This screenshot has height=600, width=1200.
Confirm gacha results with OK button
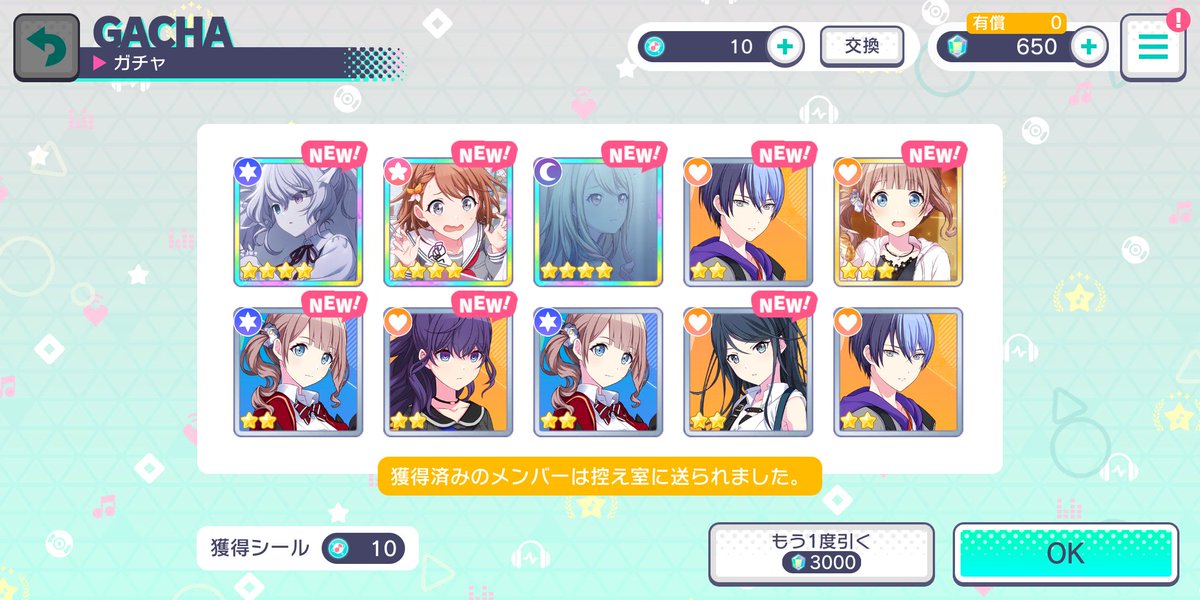click(1065, 553)
